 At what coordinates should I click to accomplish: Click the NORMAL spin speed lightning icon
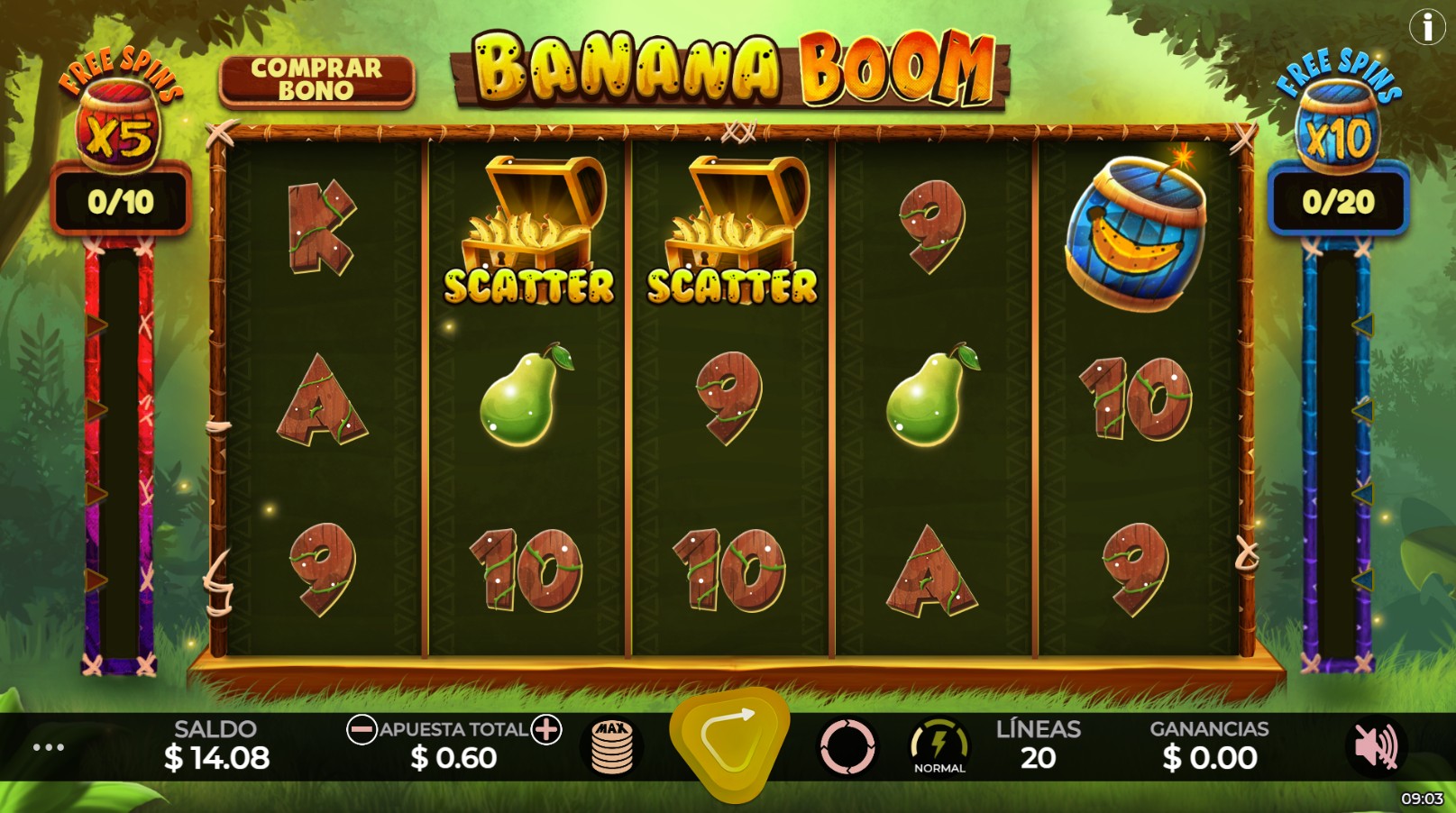click(939, 744)
